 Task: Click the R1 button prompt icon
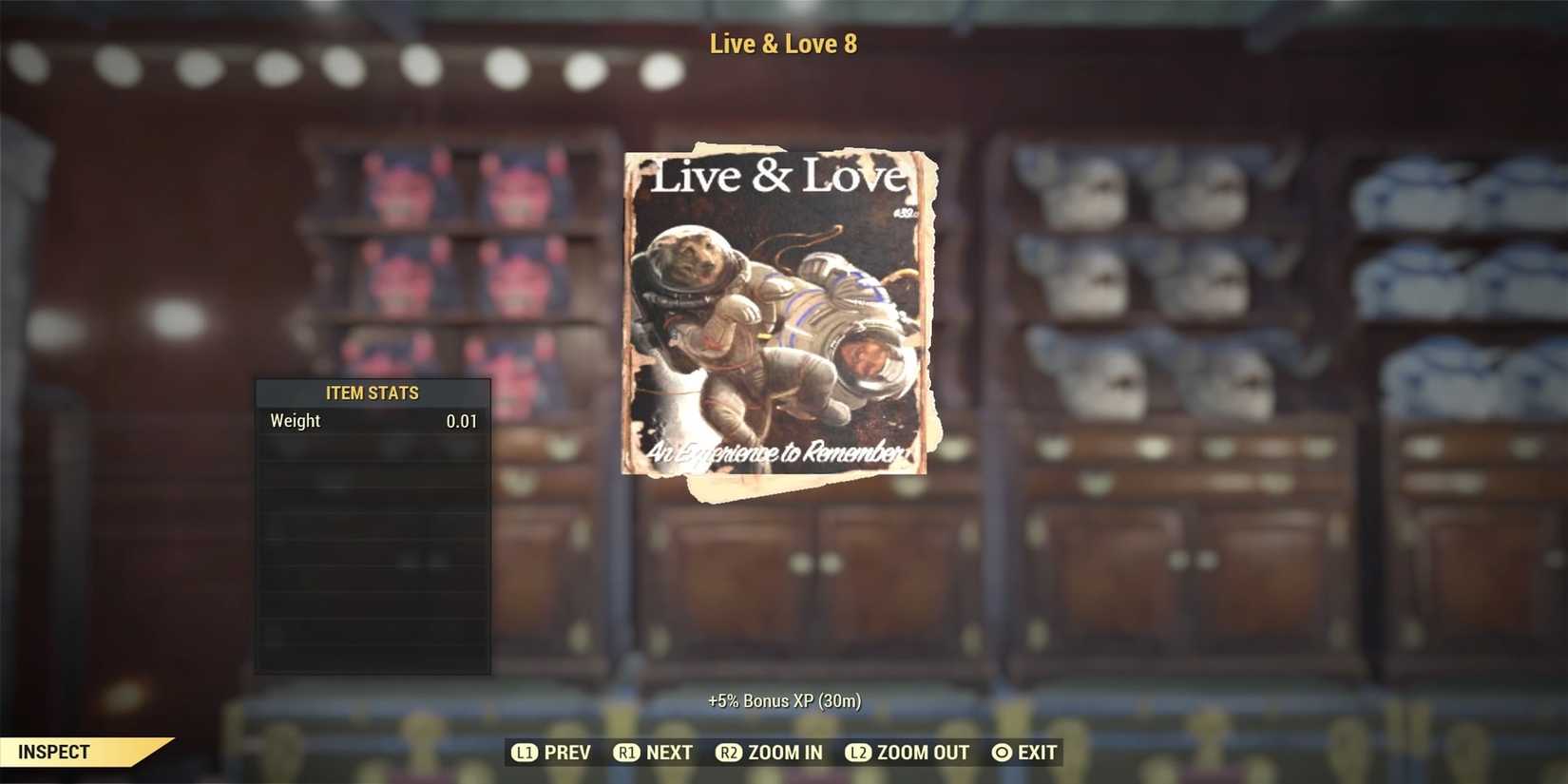(627, 752)
